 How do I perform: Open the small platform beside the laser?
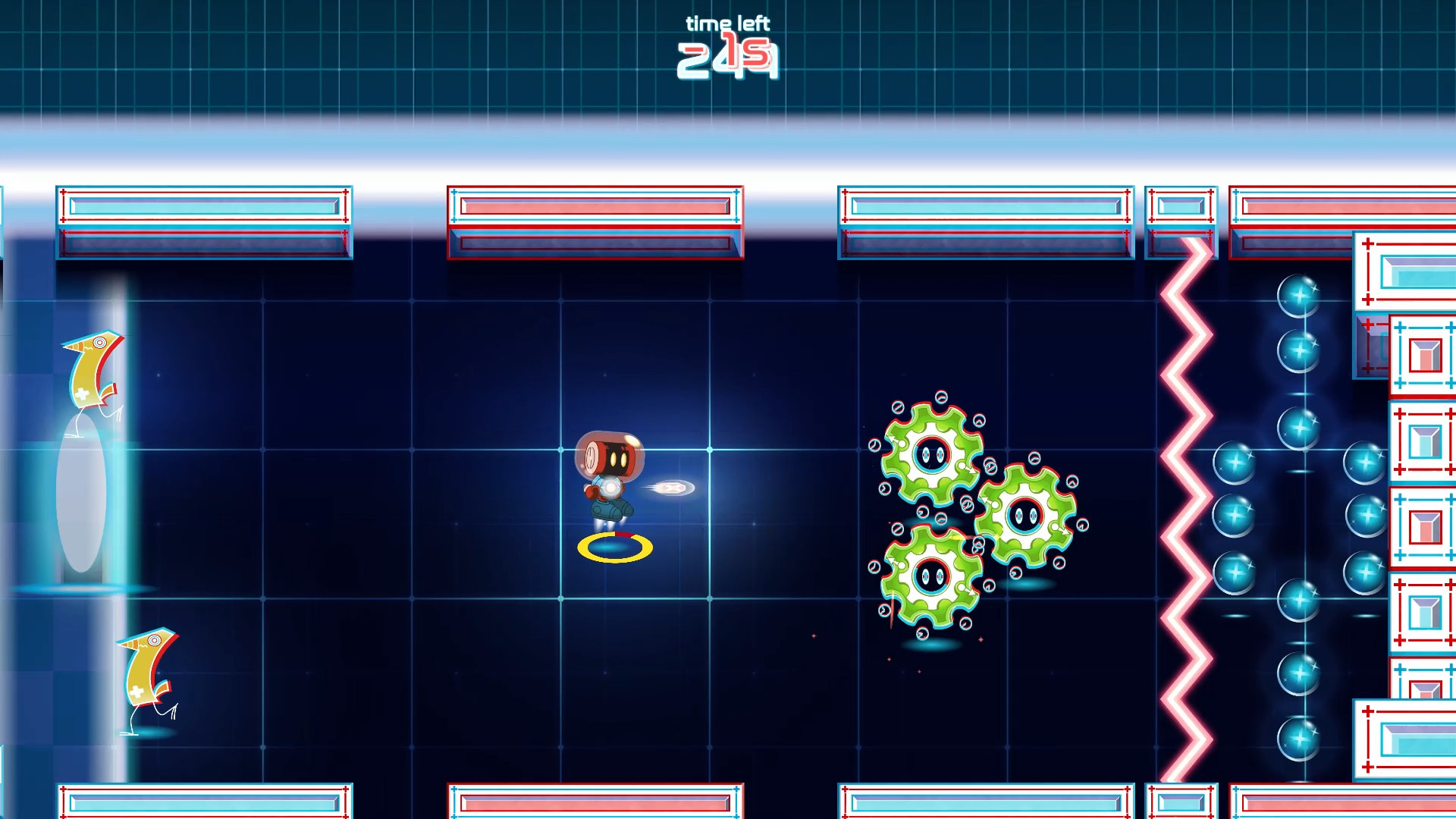pos(1181,224)
